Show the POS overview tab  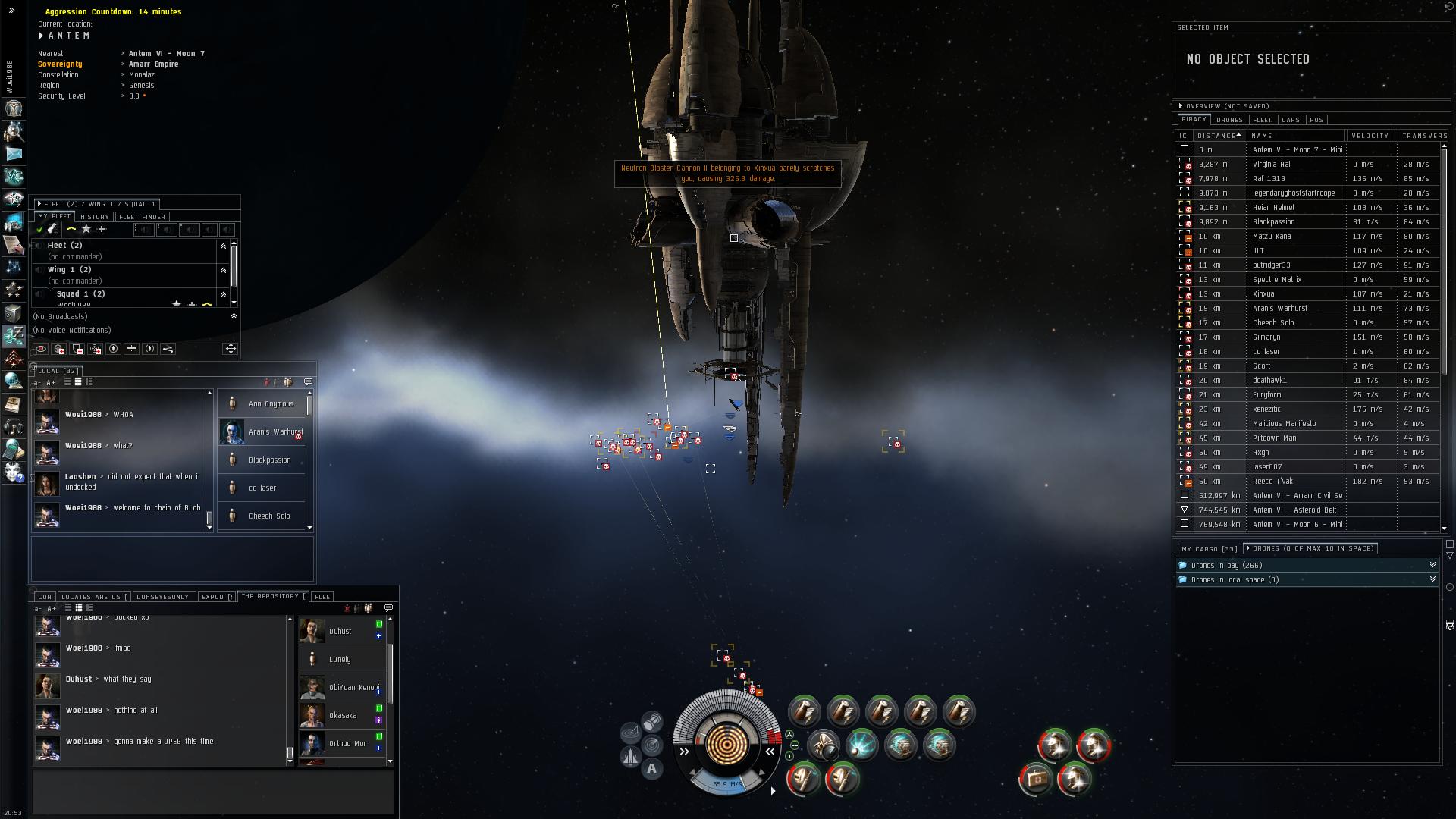coord(1316,120)
